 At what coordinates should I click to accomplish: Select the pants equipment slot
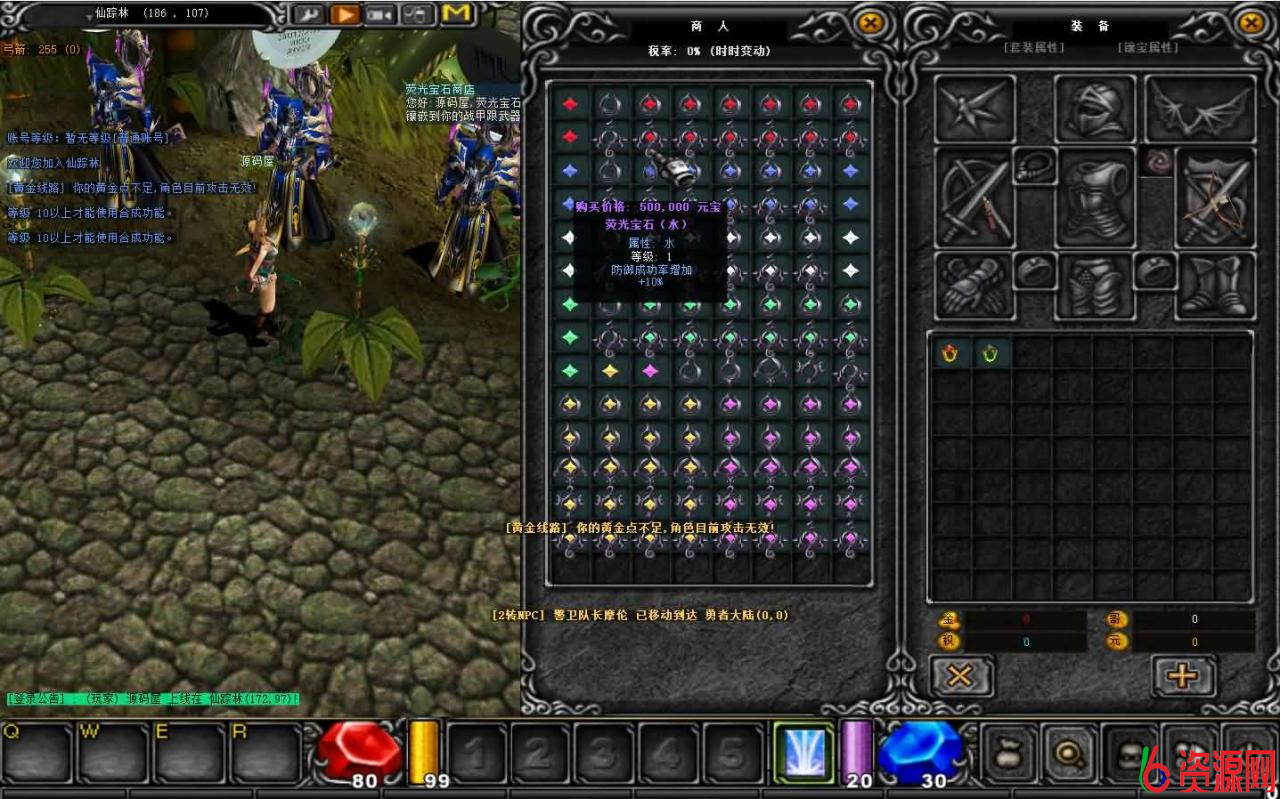tap(1095, 284)
